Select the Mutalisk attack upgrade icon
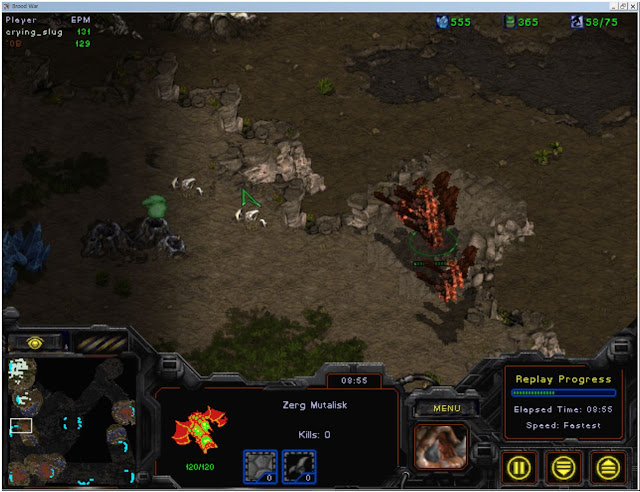Screen dimensions: 640x492 (x=299, y=464)
